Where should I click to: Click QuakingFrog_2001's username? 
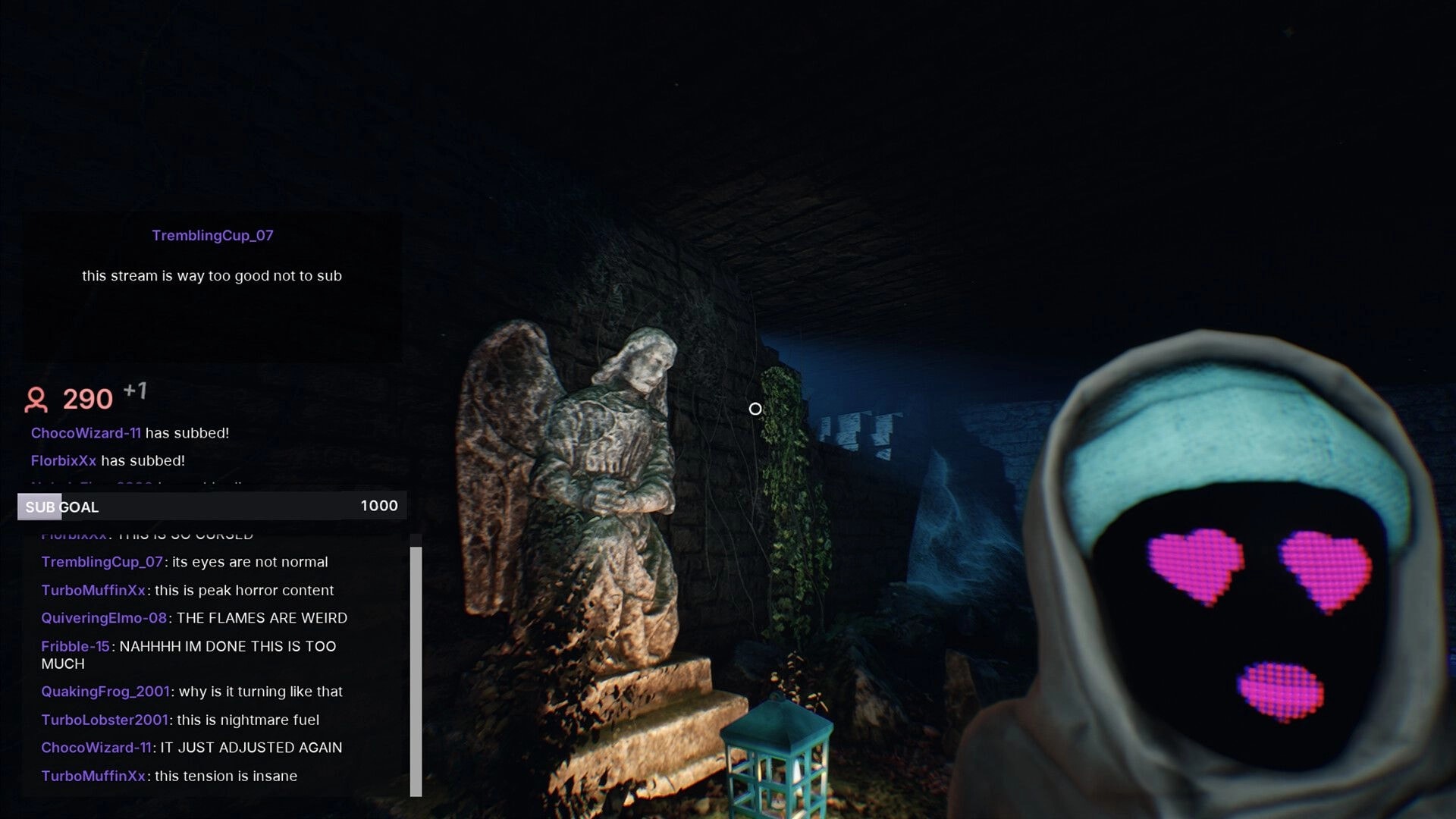point(104,692)
